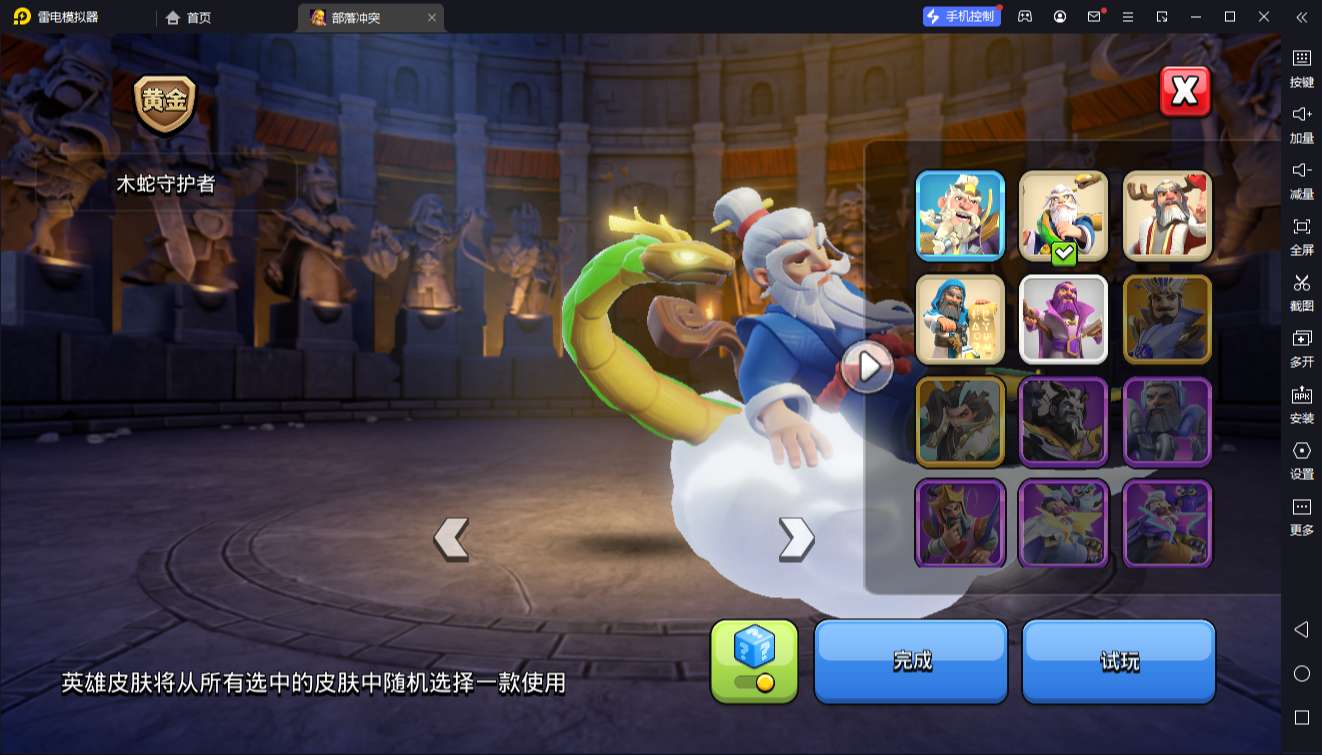Collapse the sidebar with the double chevron
The height and width of the screenshot is (755, 1322).
coord(1301,17)
